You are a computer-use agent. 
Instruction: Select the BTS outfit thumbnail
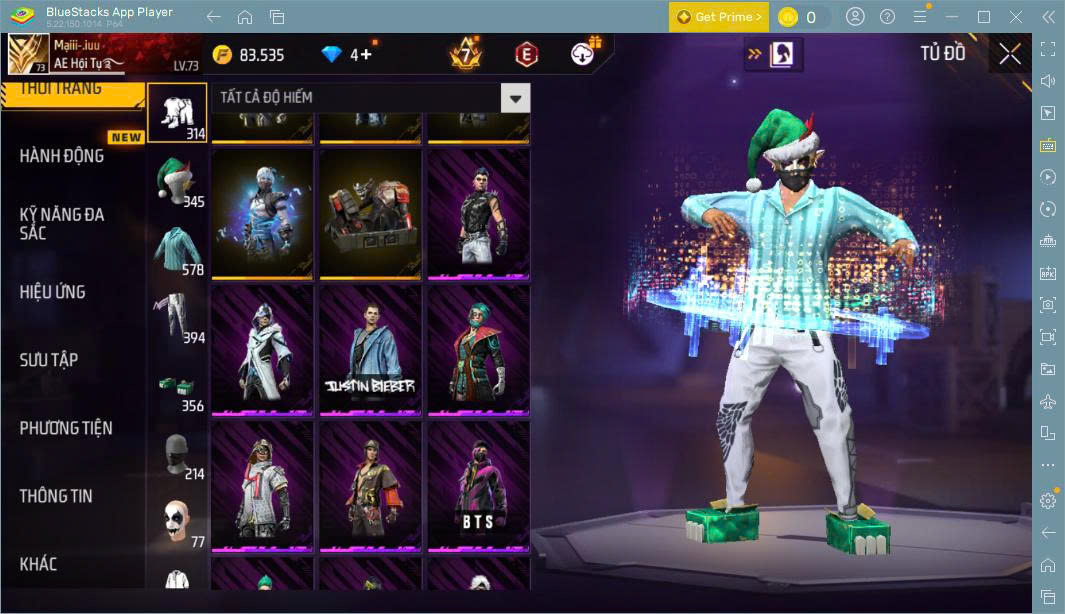477,486
